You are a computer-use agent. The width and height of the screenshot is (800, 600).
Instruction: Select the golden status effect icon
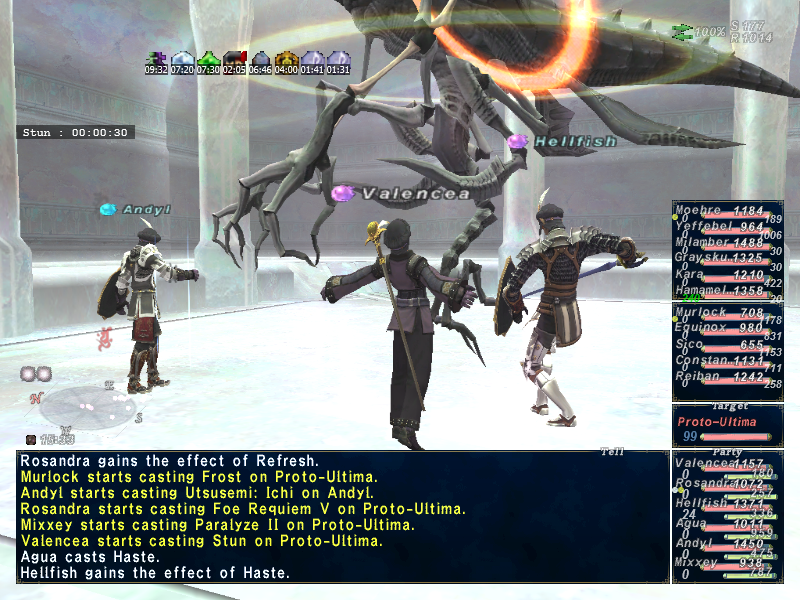[286, 59]
